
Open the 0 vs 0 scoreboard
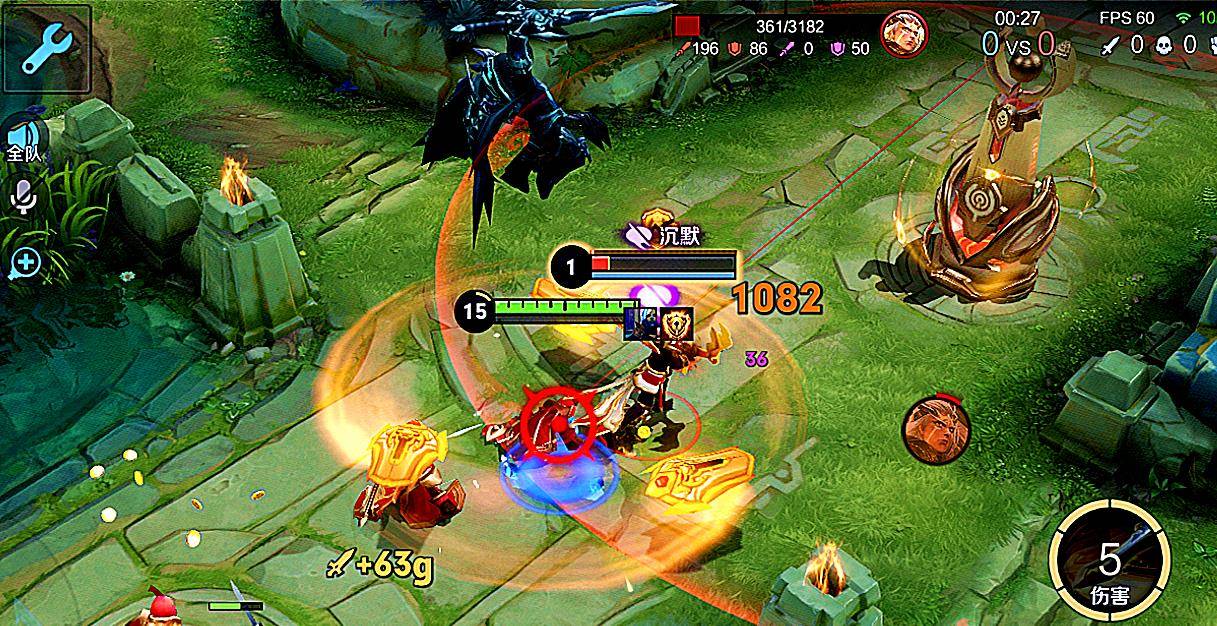point(1018,44)
